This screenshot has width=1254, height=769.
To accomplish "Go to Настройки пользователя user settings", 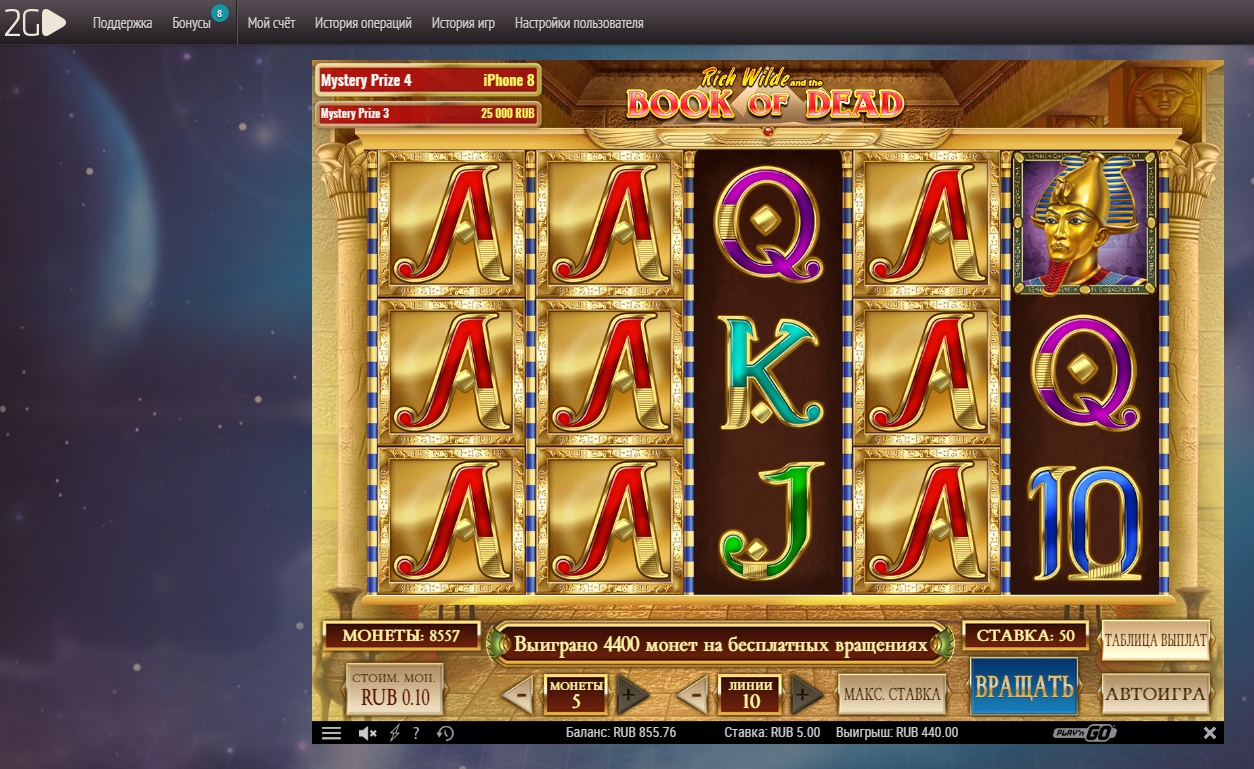I will coord(579,23).
